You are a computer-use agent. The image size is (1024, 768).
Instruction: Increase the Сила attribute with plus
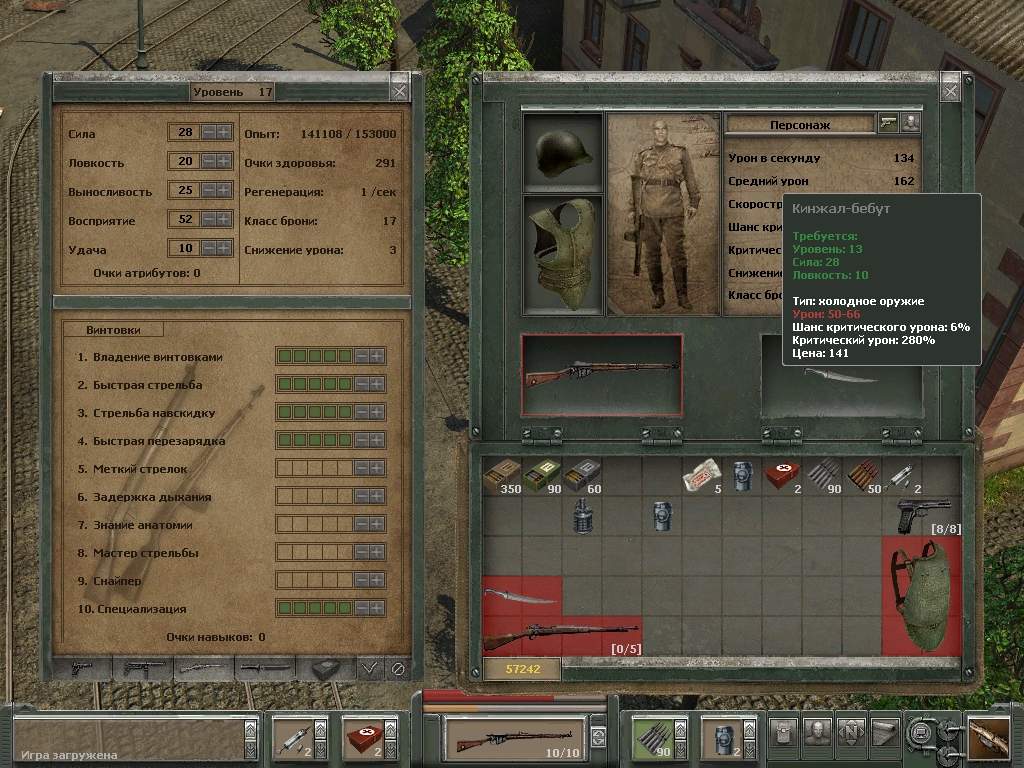pos(225,133)
